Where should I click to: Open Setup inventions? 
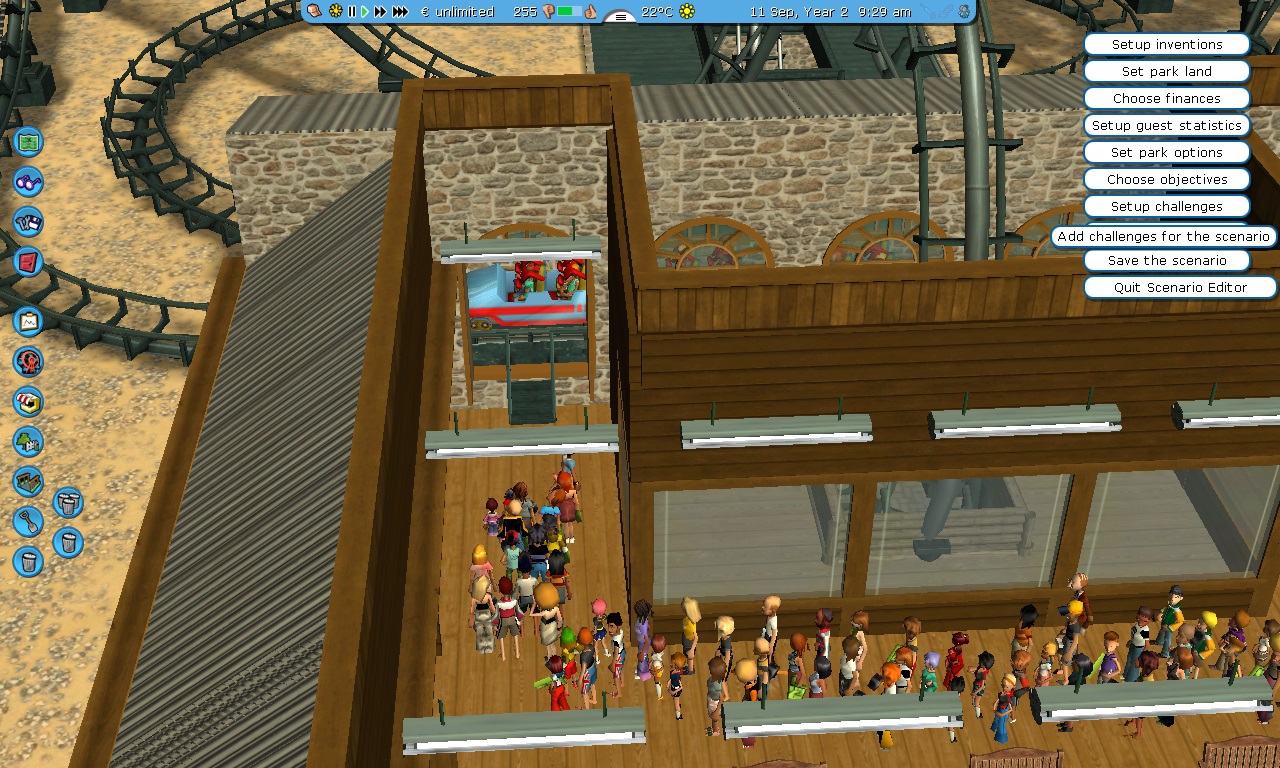[x=1166, y=45]
